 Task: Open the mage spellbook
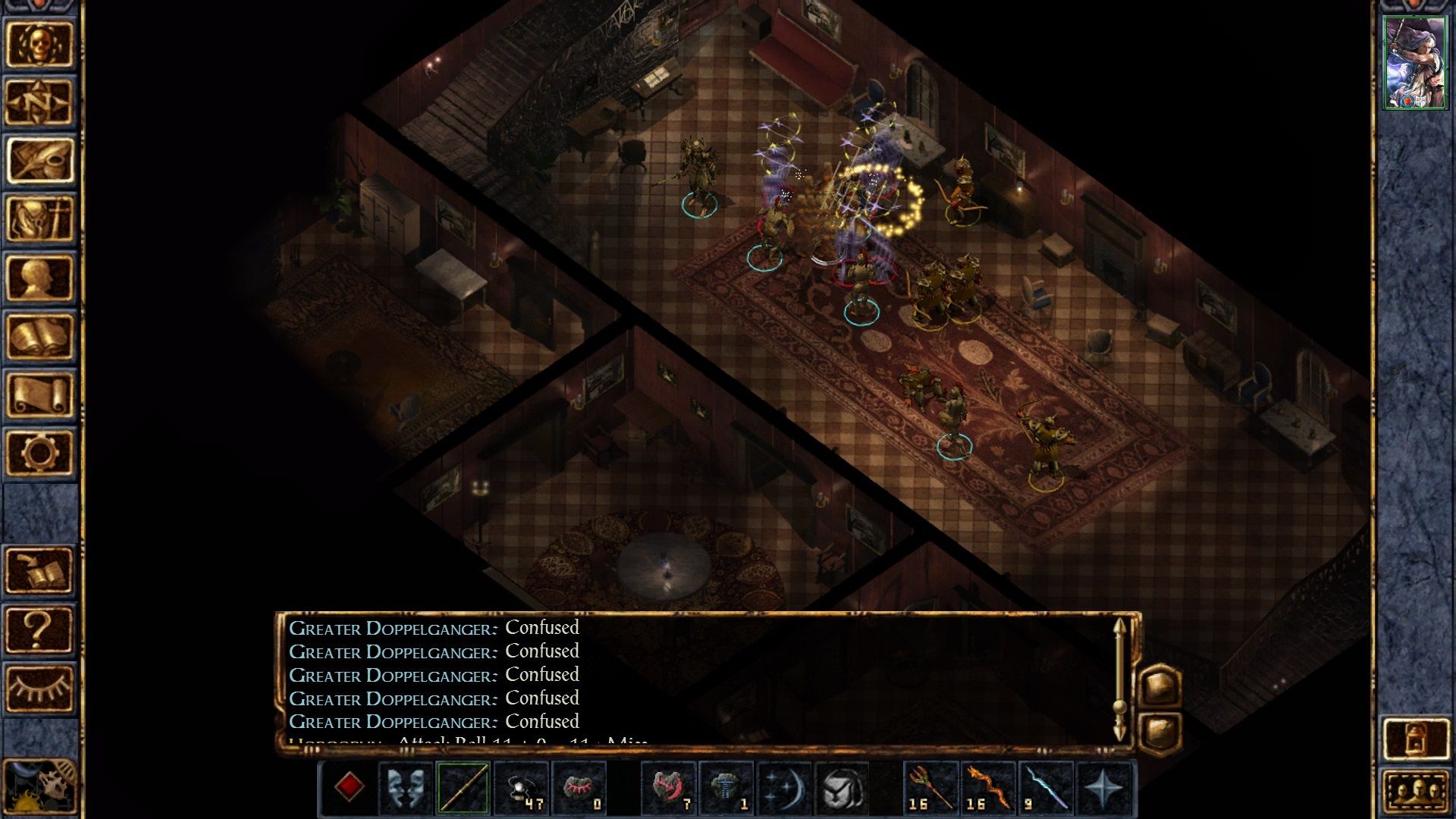(x=39, y=336)
